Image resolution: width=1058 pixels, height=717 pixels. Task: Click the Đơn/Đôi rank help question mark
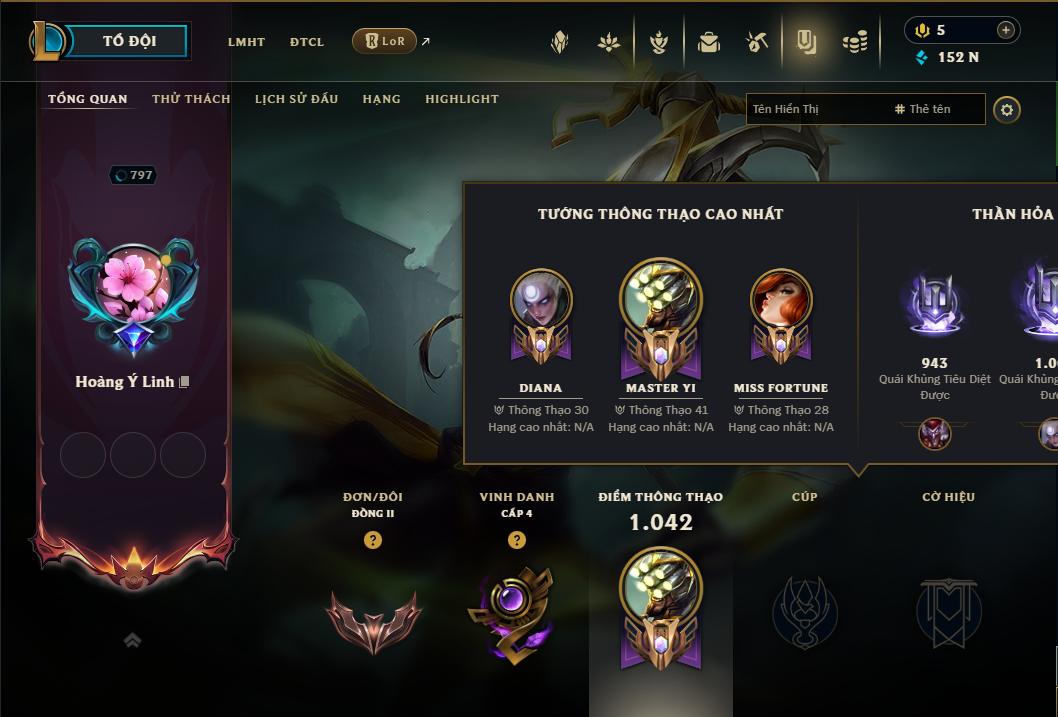(x=373, y=540)
